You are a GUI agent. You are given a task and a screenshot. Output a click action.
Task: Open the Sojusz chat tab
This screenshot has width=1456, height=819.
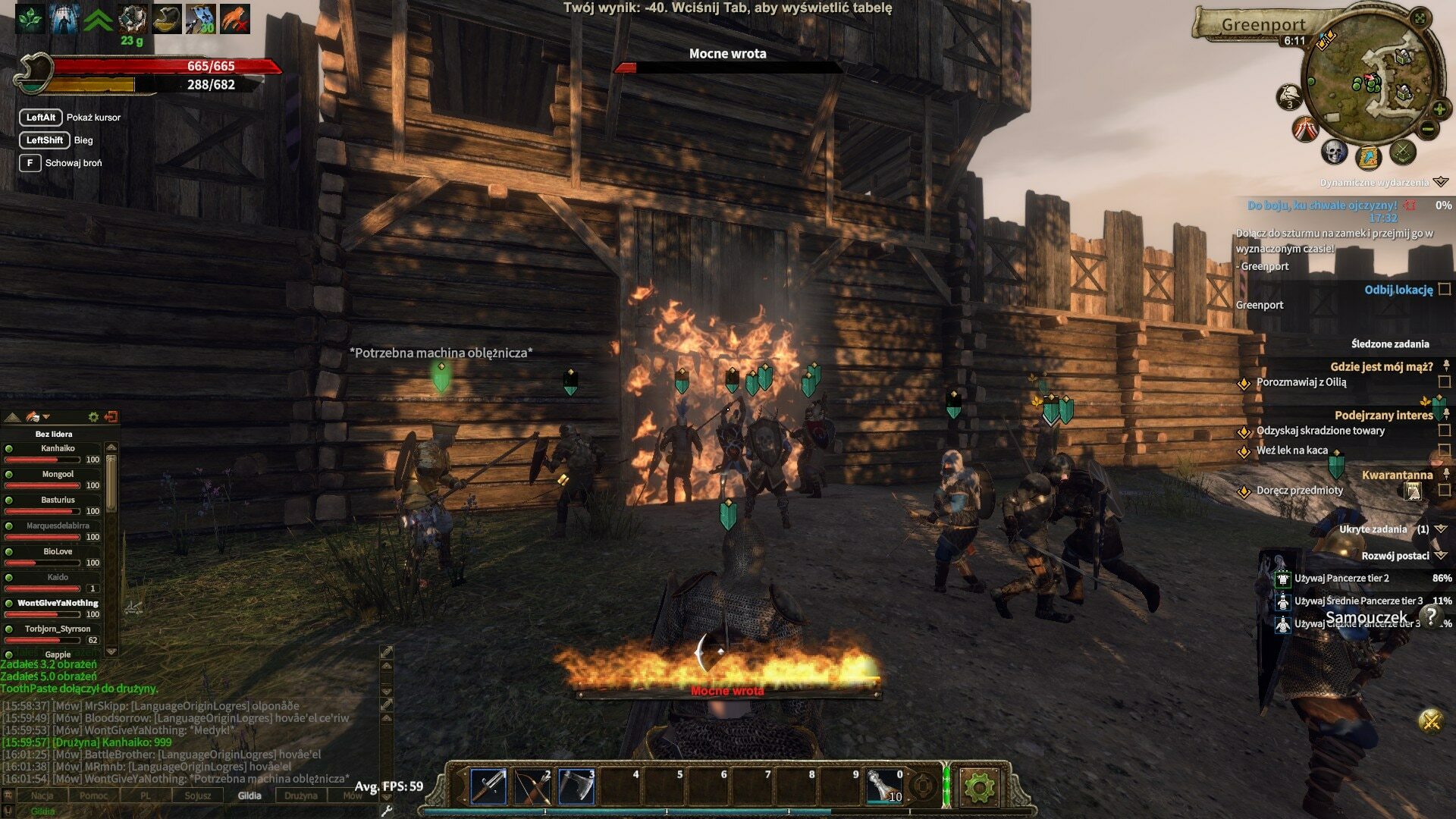click(198, 795)
